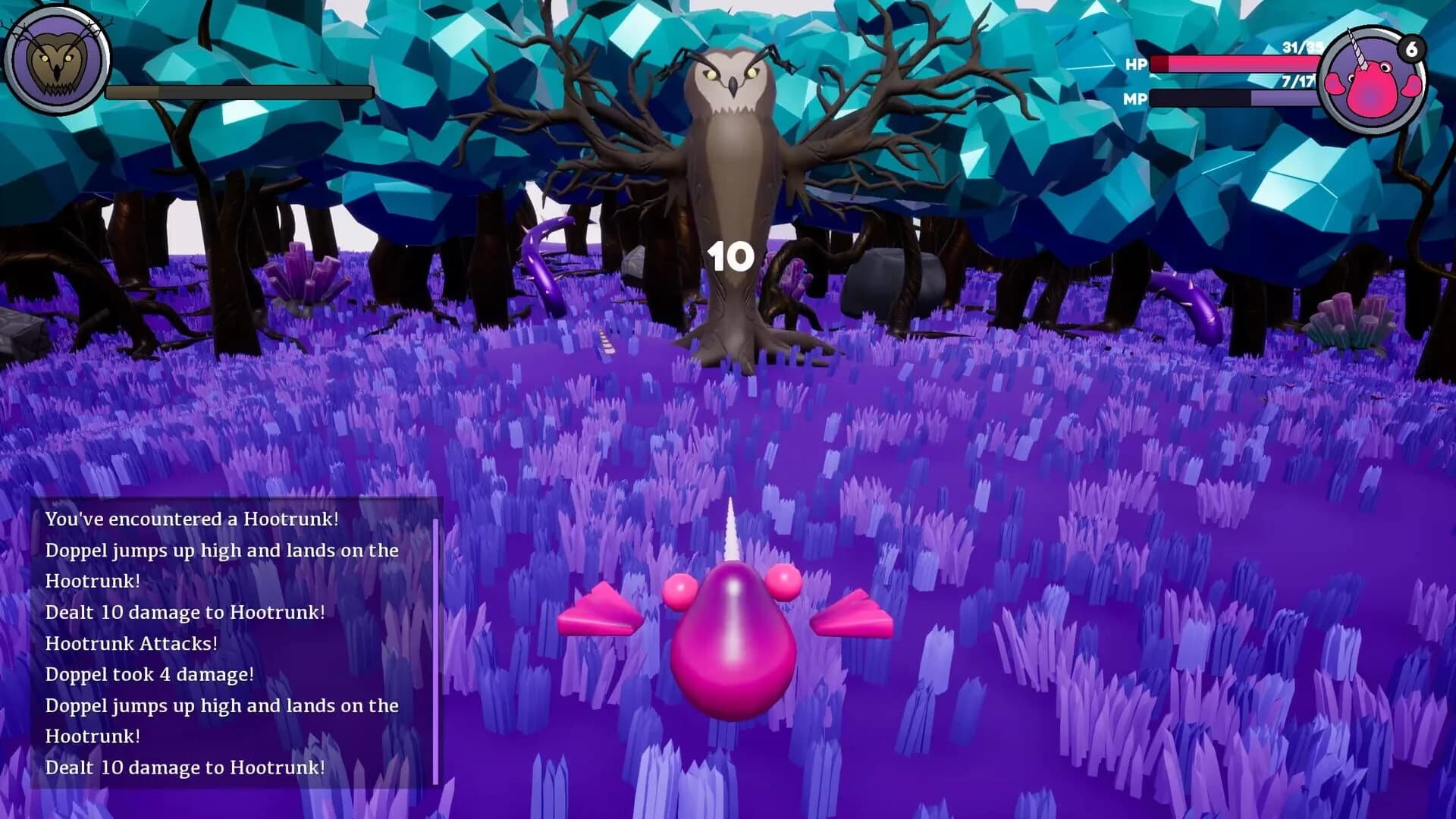
Task: Click the 'Doppel took 4 damage!' log entry
Action: point(150,673)
